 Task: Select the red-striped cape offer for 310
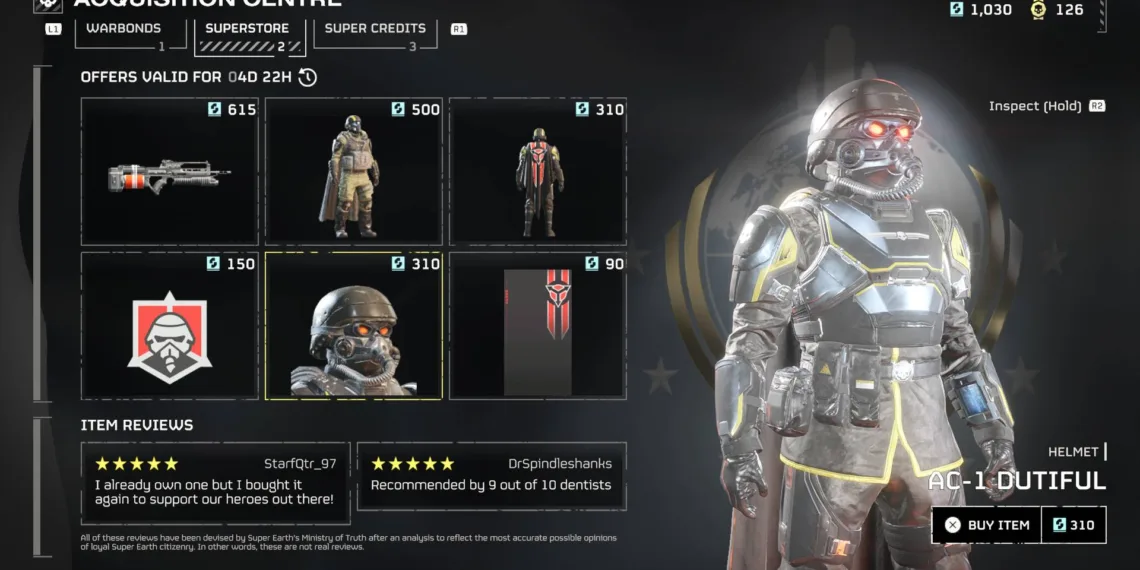[x=538, y=171]
